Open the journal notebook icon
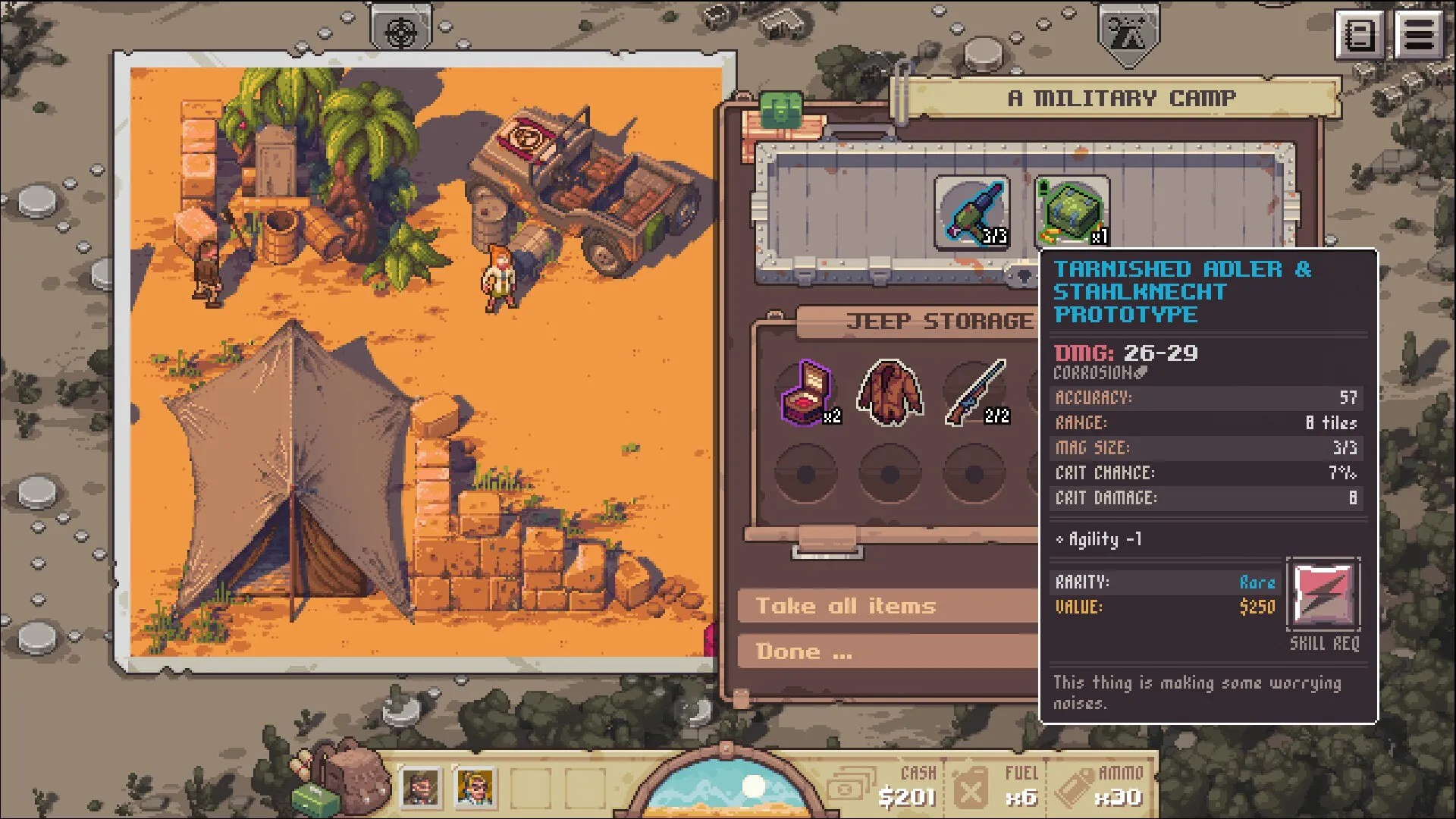This screenshot has width=1456, height=819. (1358, 34)
